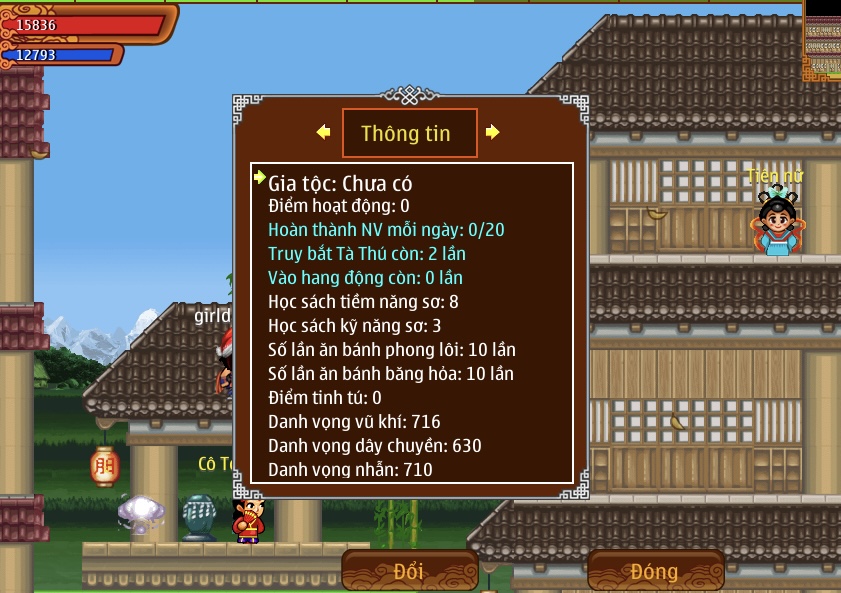Select the Điểm tinh tú row
Image resolution: width=841 pixels, height=593 pixels.
tap(325, 397)
